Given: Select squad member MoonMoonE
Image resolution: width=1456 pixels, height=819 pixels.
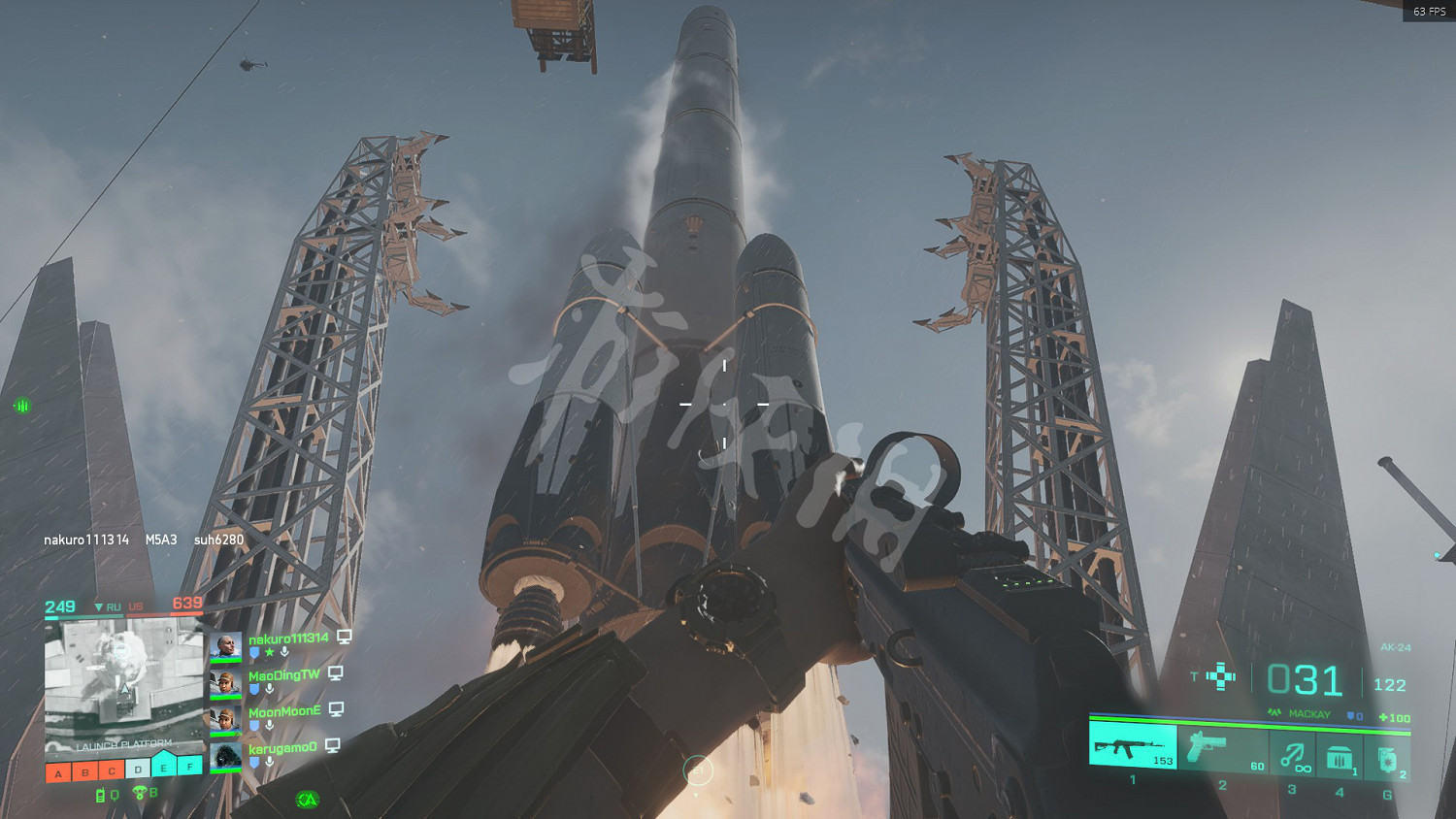Looking at the screenshot, I should click(x=283, y=712).
